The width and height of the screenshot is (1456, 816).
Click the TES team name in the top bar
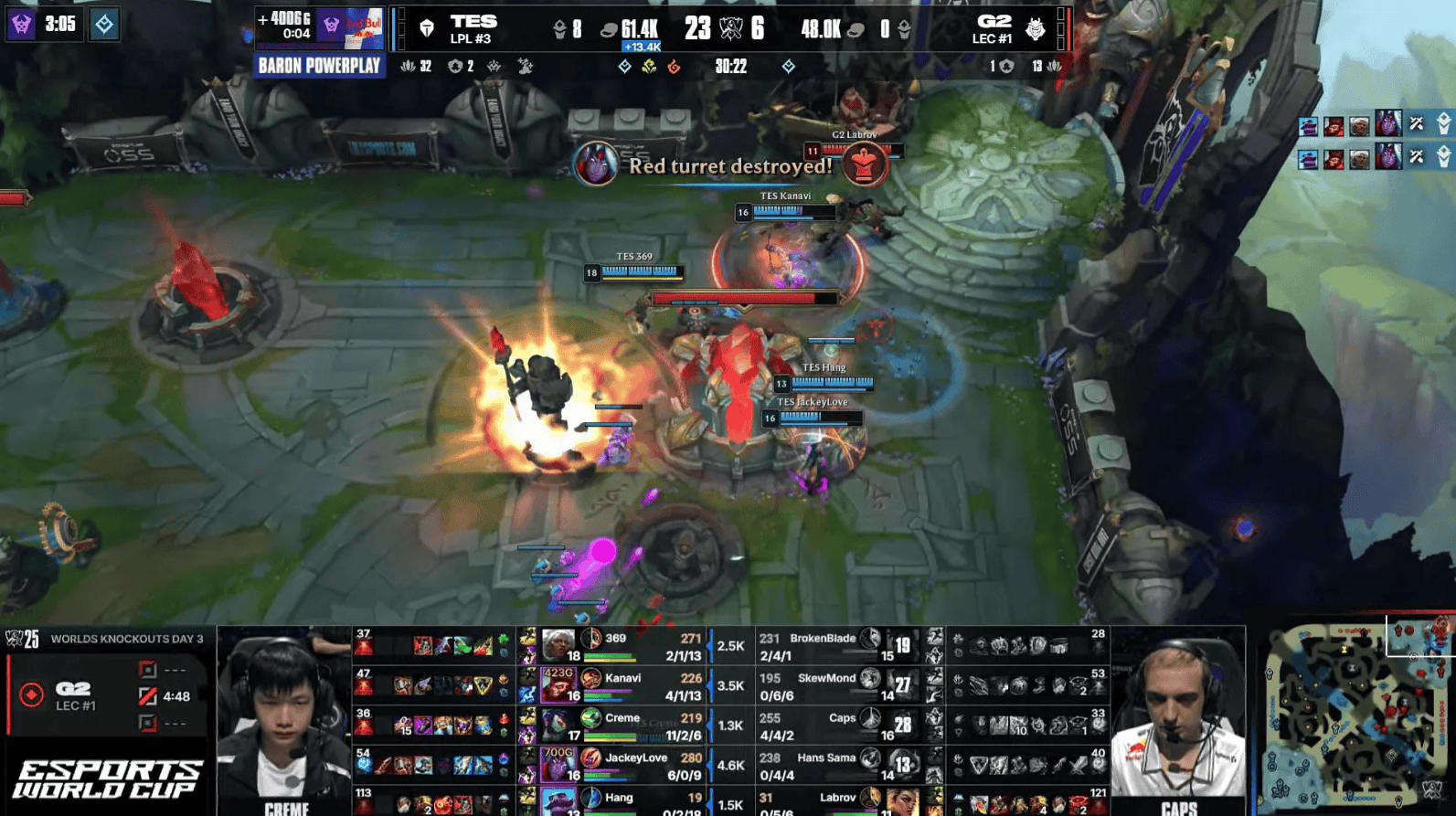click(x=473, y=21)
